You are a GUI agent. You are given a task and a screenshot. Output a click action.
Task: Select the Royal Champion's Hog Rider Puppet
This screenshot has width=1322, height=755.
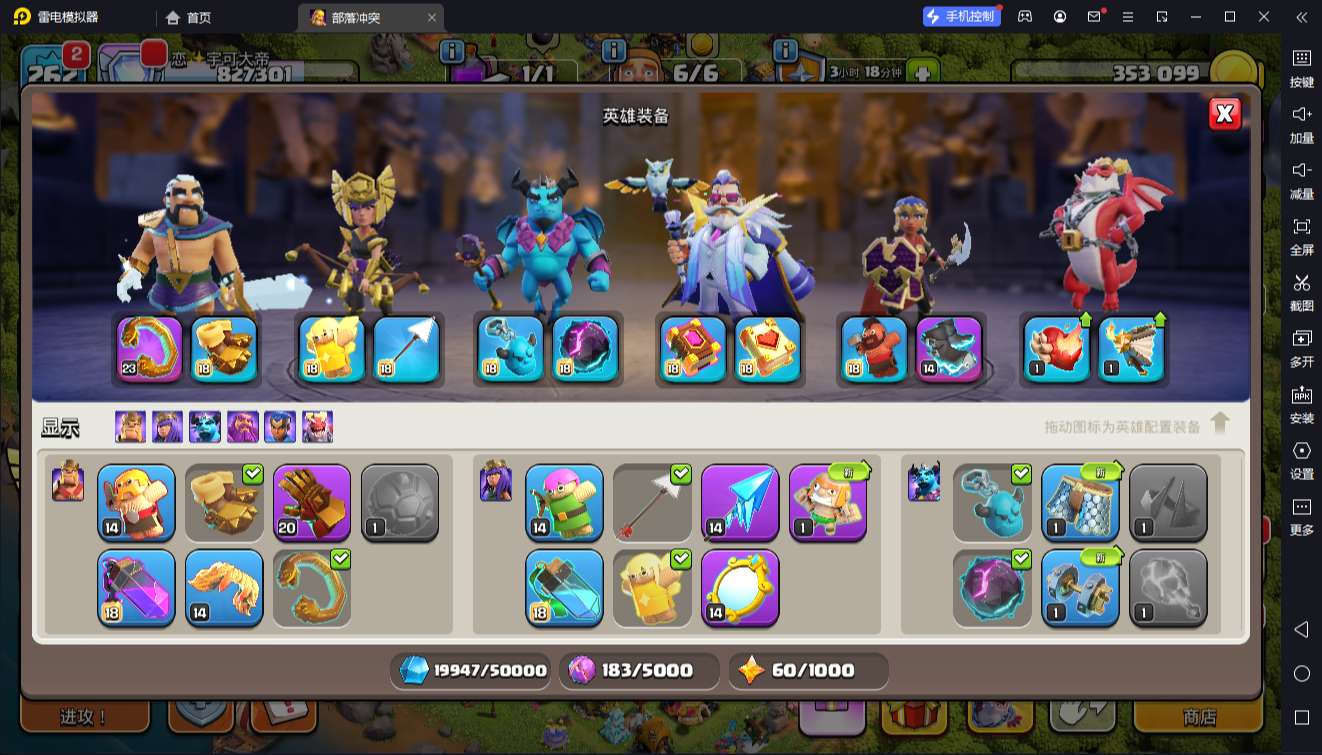(x=874, y=349)
